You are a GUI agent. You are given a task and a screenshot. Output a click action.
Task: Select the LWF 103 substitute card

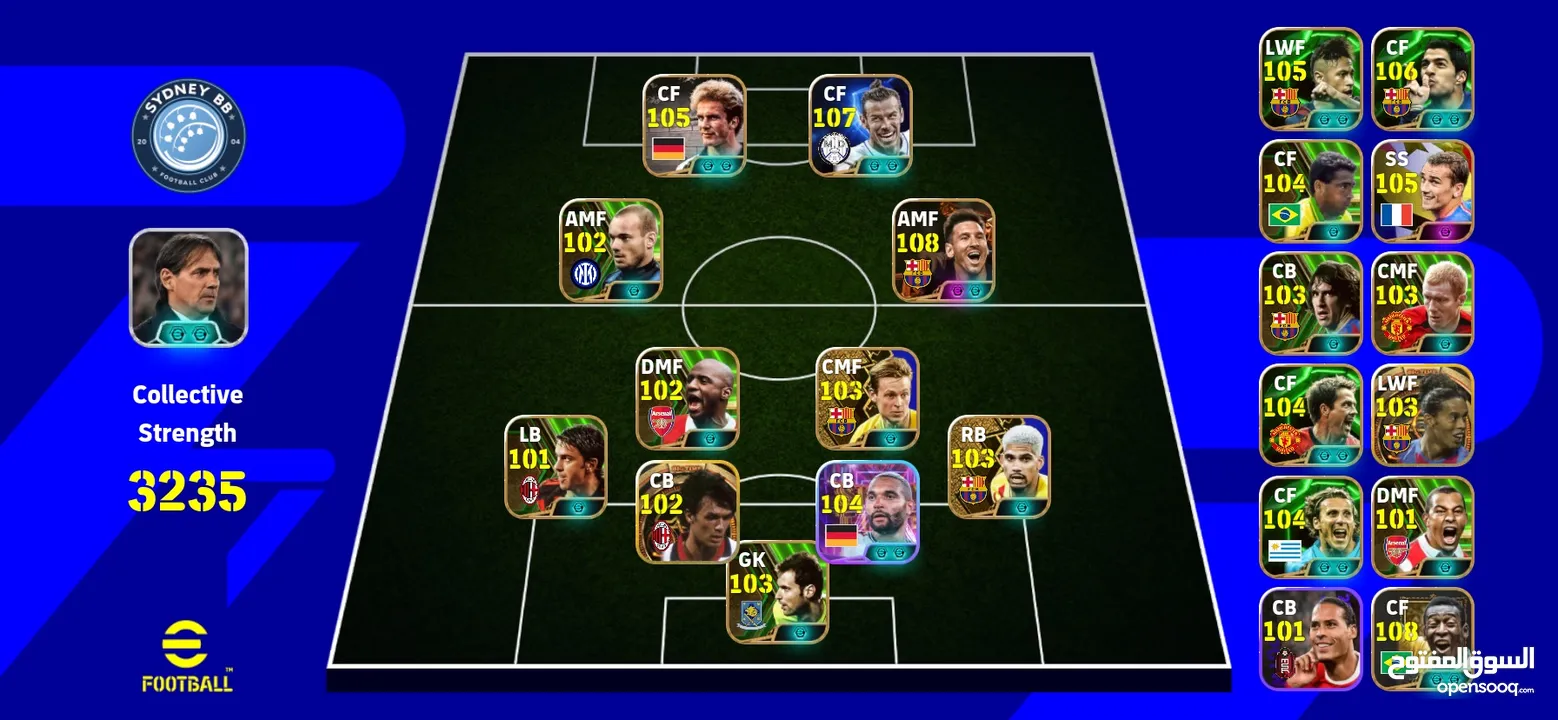pyautogui.click(x=1422, y=415)
